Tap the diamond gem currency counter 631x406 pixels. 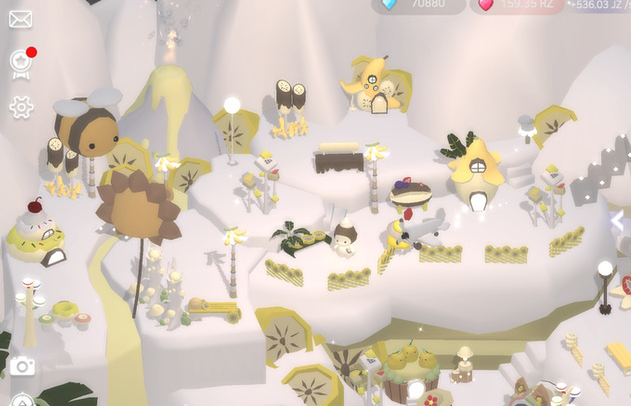418,5
